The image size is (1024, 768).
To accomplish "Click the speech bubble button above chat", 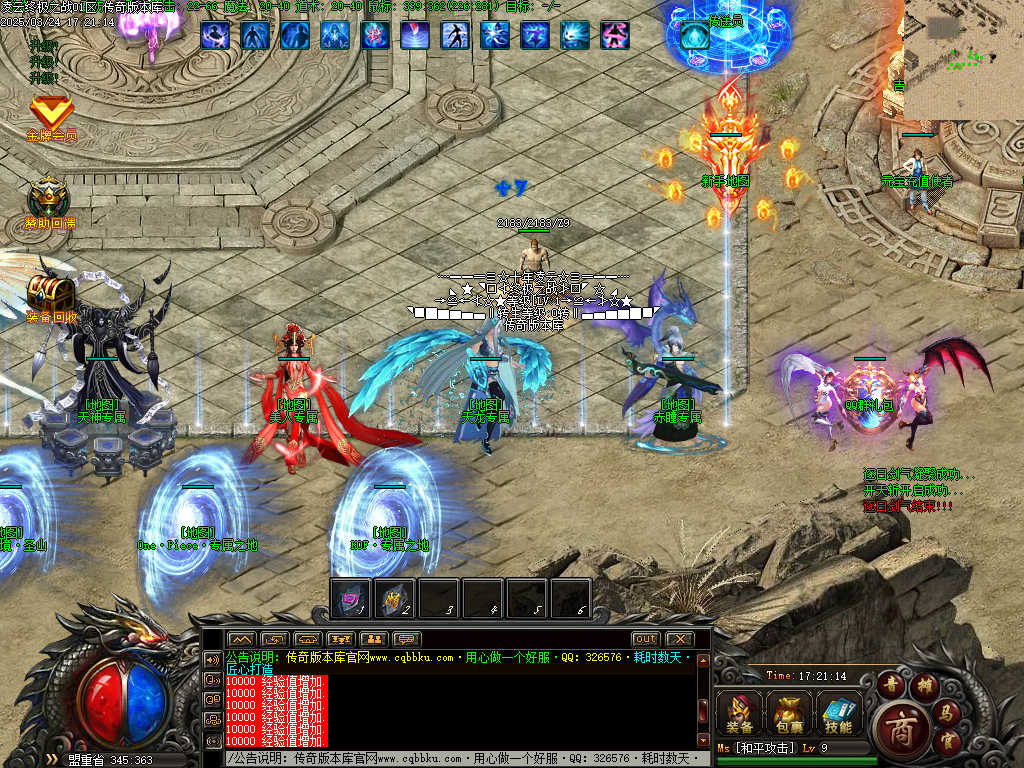I will tap(405, 639).
